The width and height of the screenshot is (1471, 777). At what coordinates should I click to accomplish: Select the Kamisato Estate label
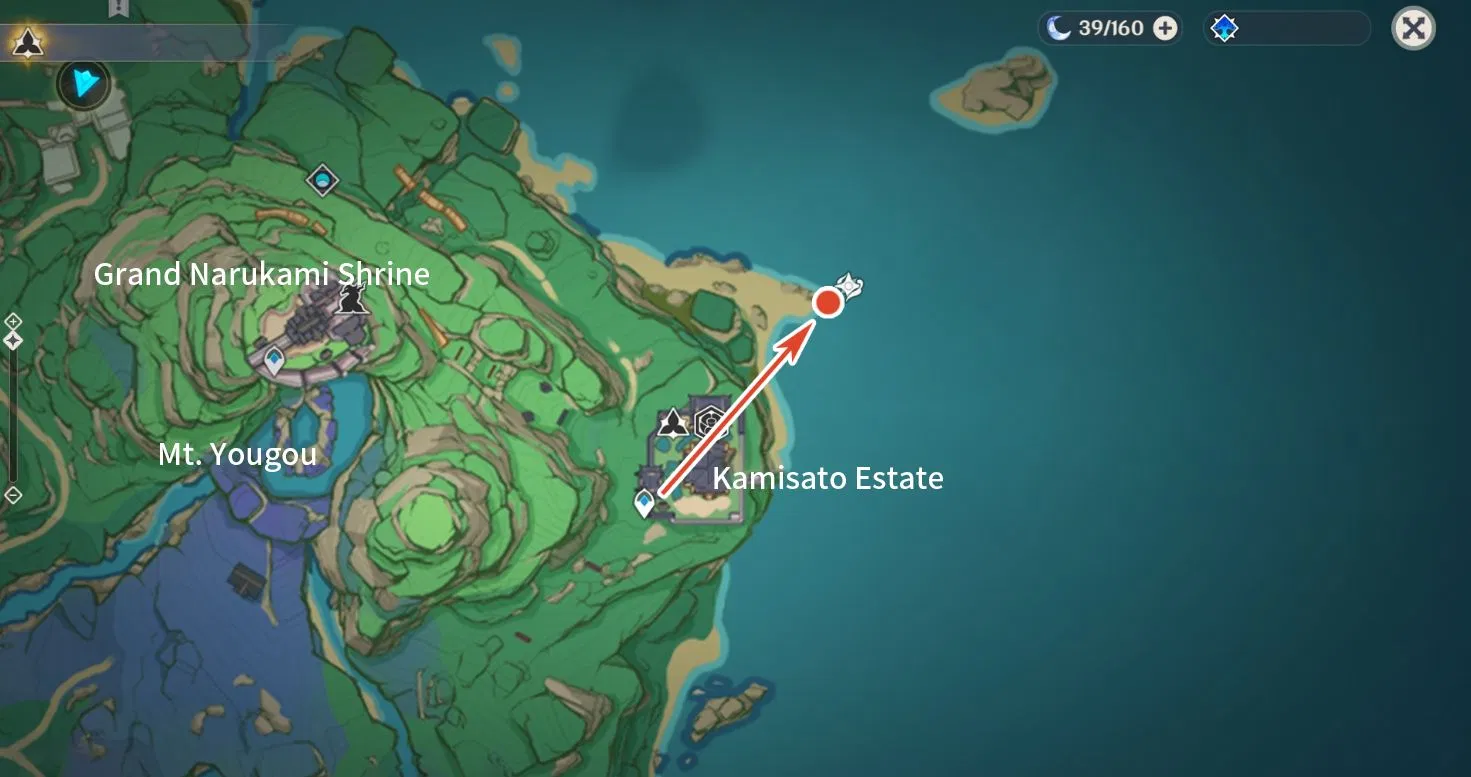tap(829, 478)
